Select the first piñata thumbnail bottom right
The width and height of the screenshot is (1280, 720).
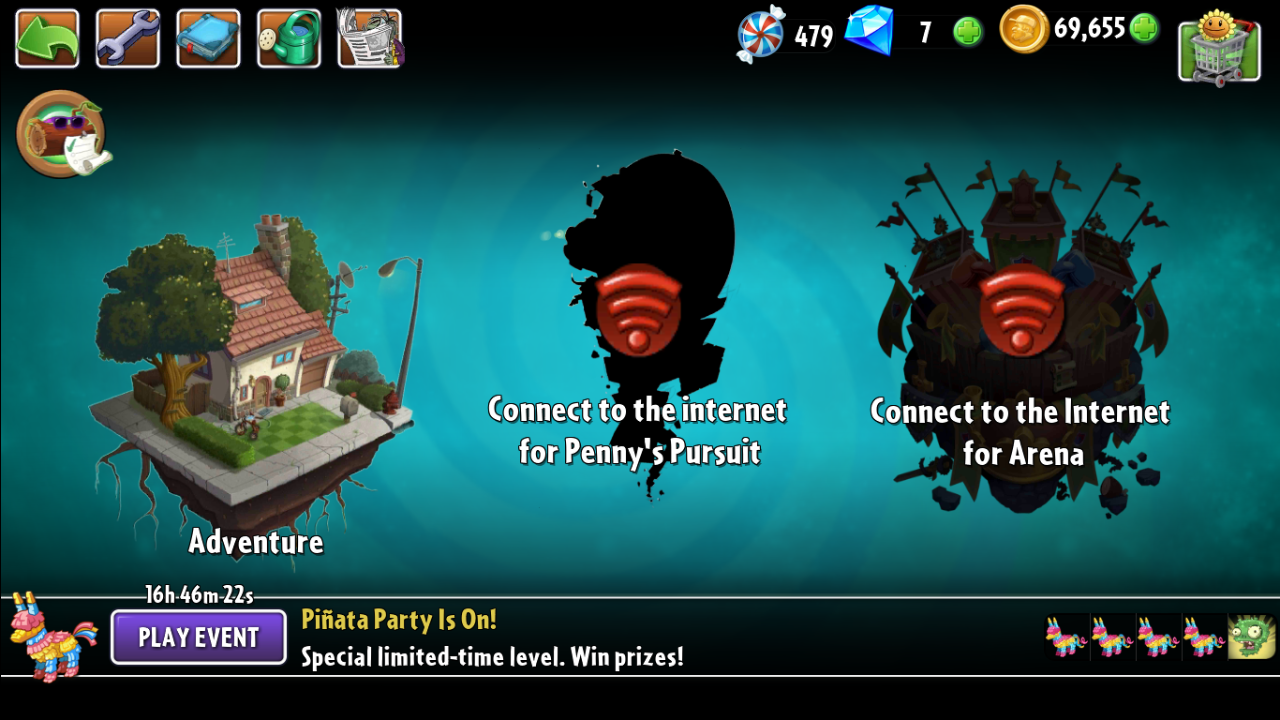coord(1069,637)
